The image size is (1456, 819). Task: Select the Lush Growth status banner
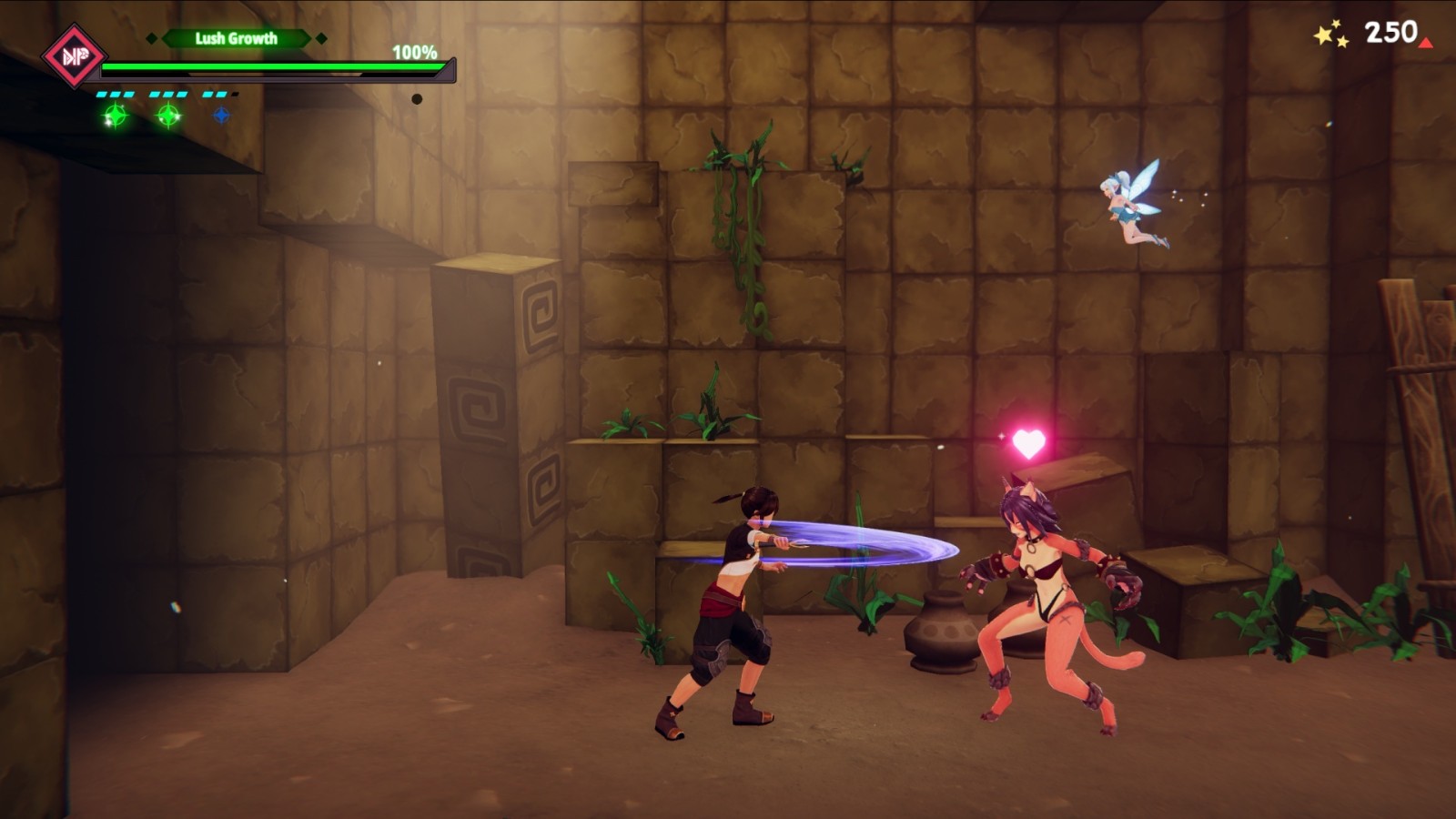(236, 38)
